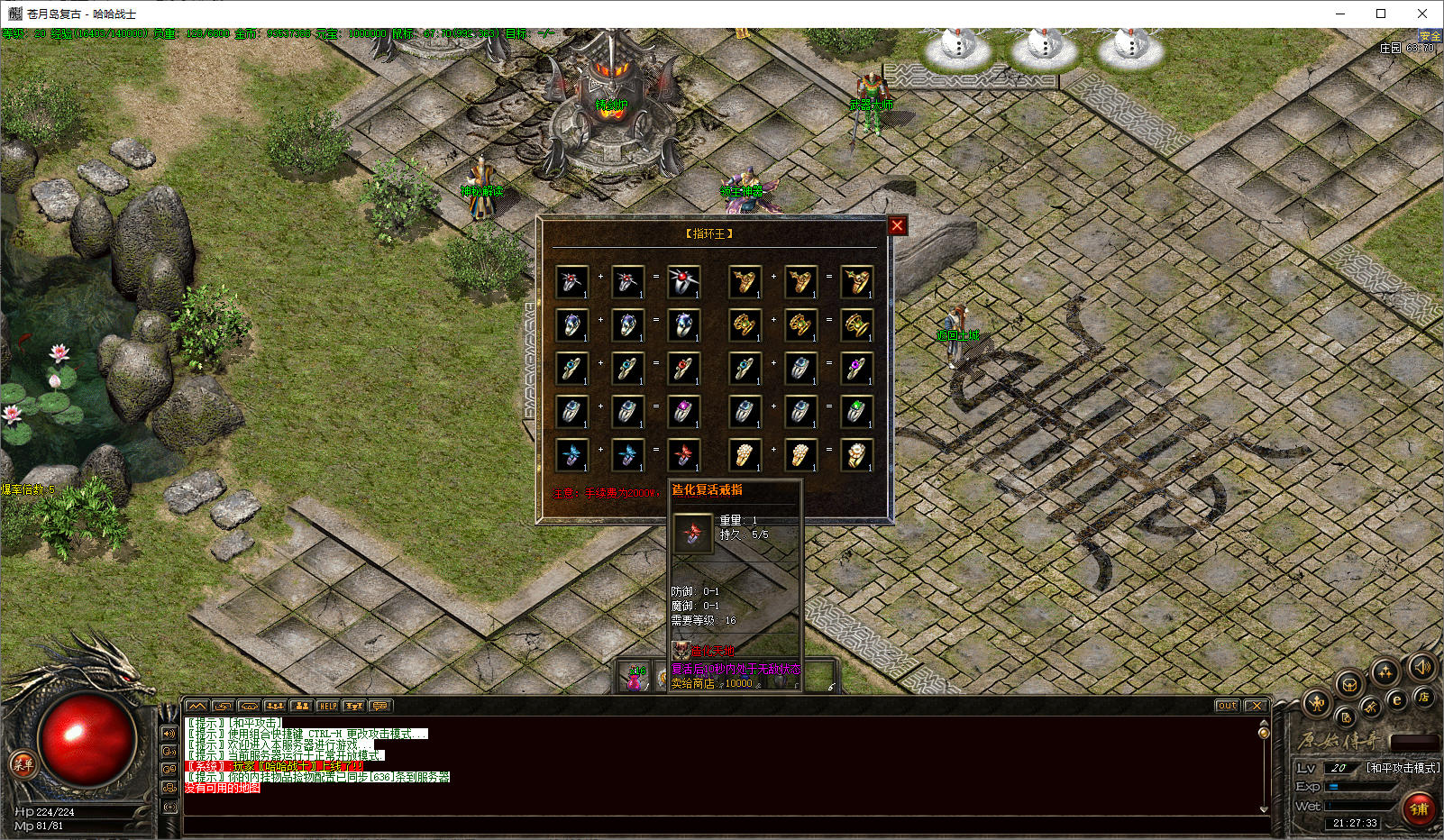Image resolution: width=1444 pixels, height=840 pixels.
Task: Click the out button on chat bar
Action: click(1227, 706)
